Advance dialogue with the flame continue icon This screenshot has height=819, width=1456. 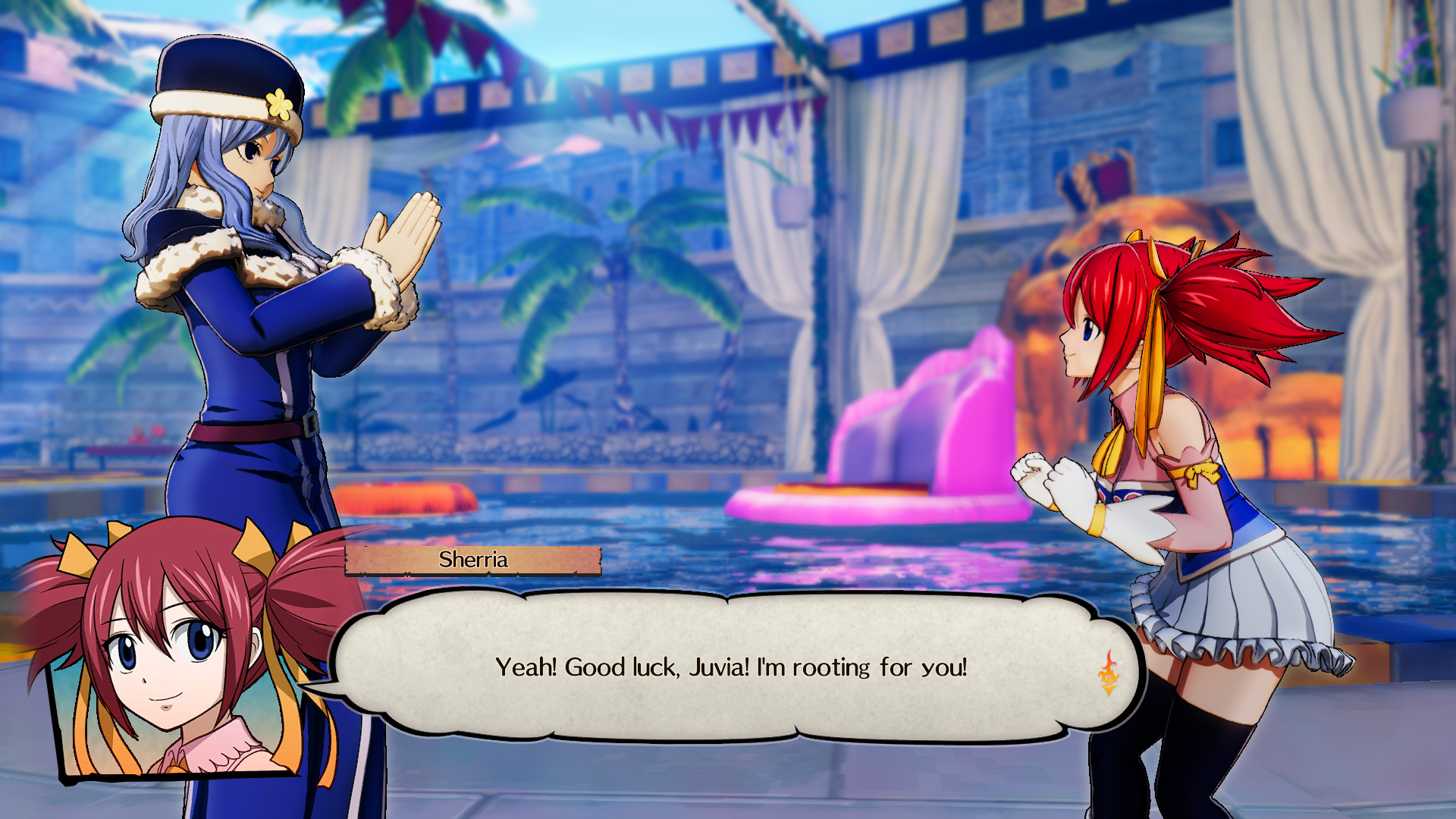(1108, 673)
